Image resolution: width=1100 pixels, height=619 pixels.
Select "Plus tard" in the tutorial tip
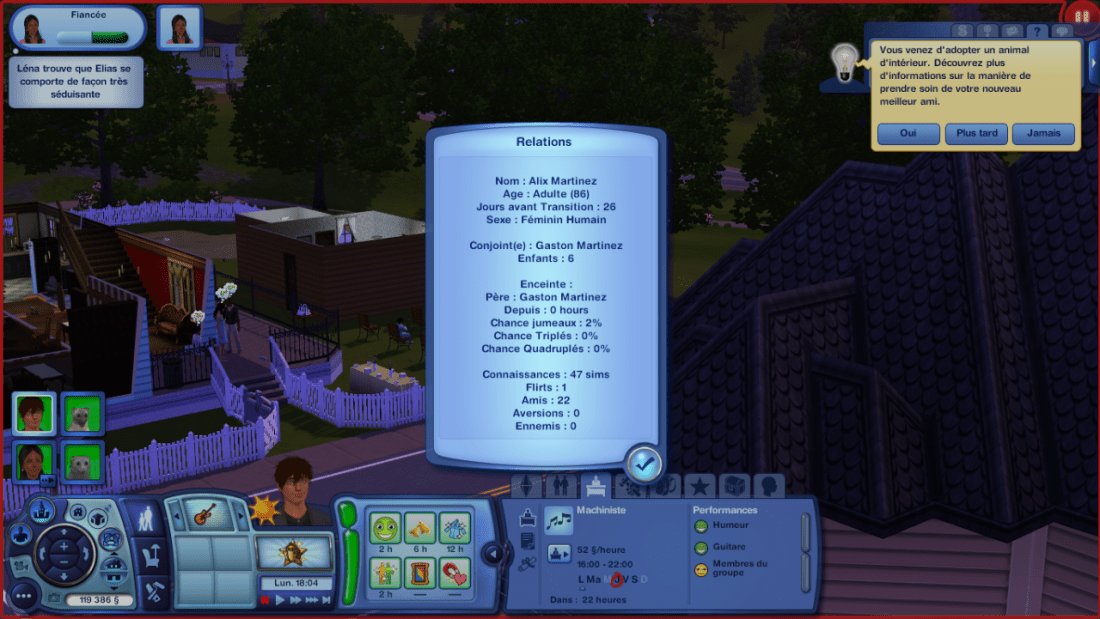976,134
